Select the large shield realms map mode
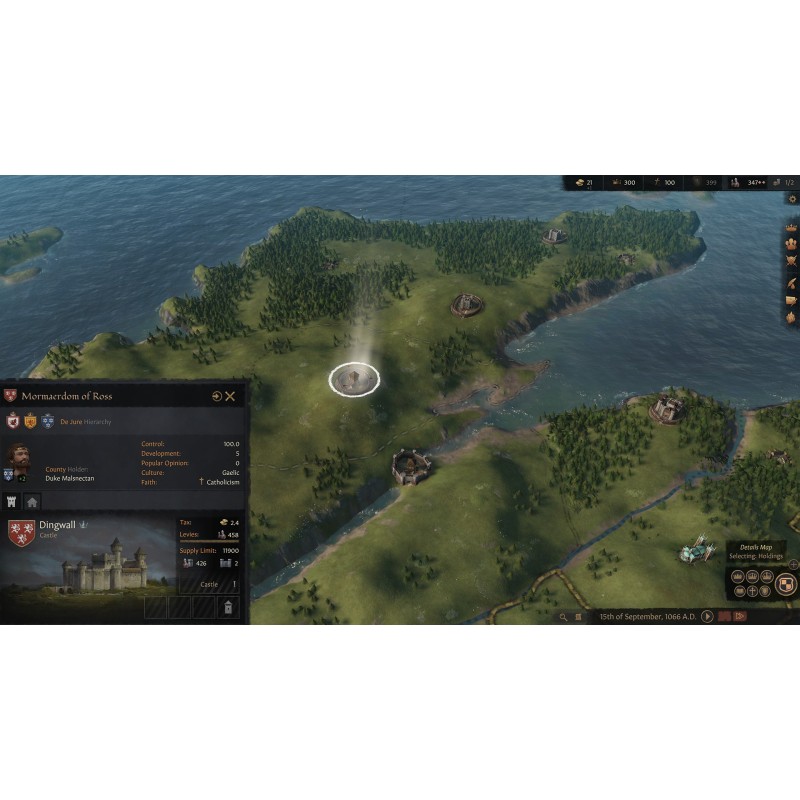 pos(786,584)
